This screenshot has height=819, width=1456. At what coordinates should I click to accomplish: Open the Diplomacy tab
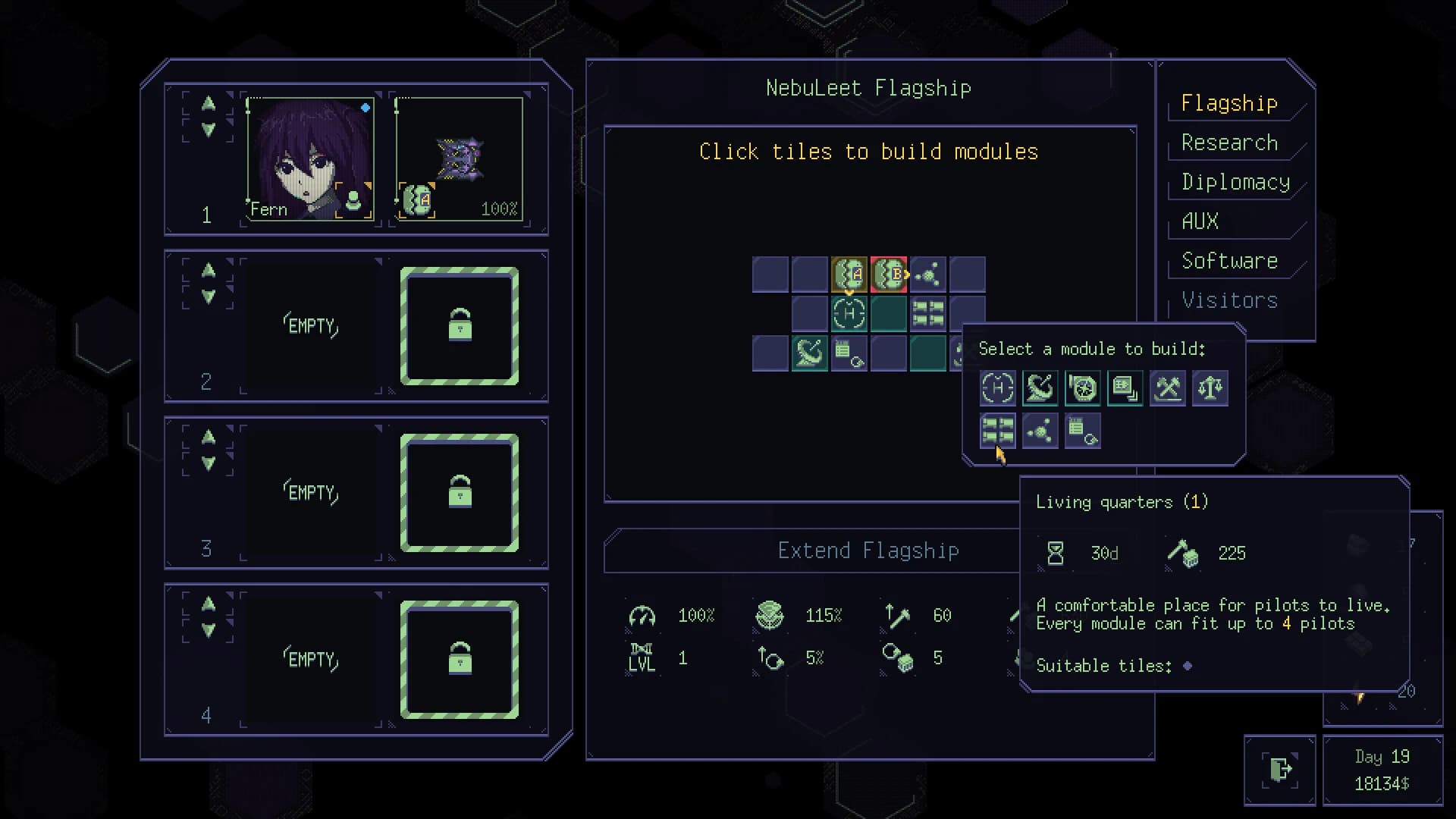tap(1236, 182)
